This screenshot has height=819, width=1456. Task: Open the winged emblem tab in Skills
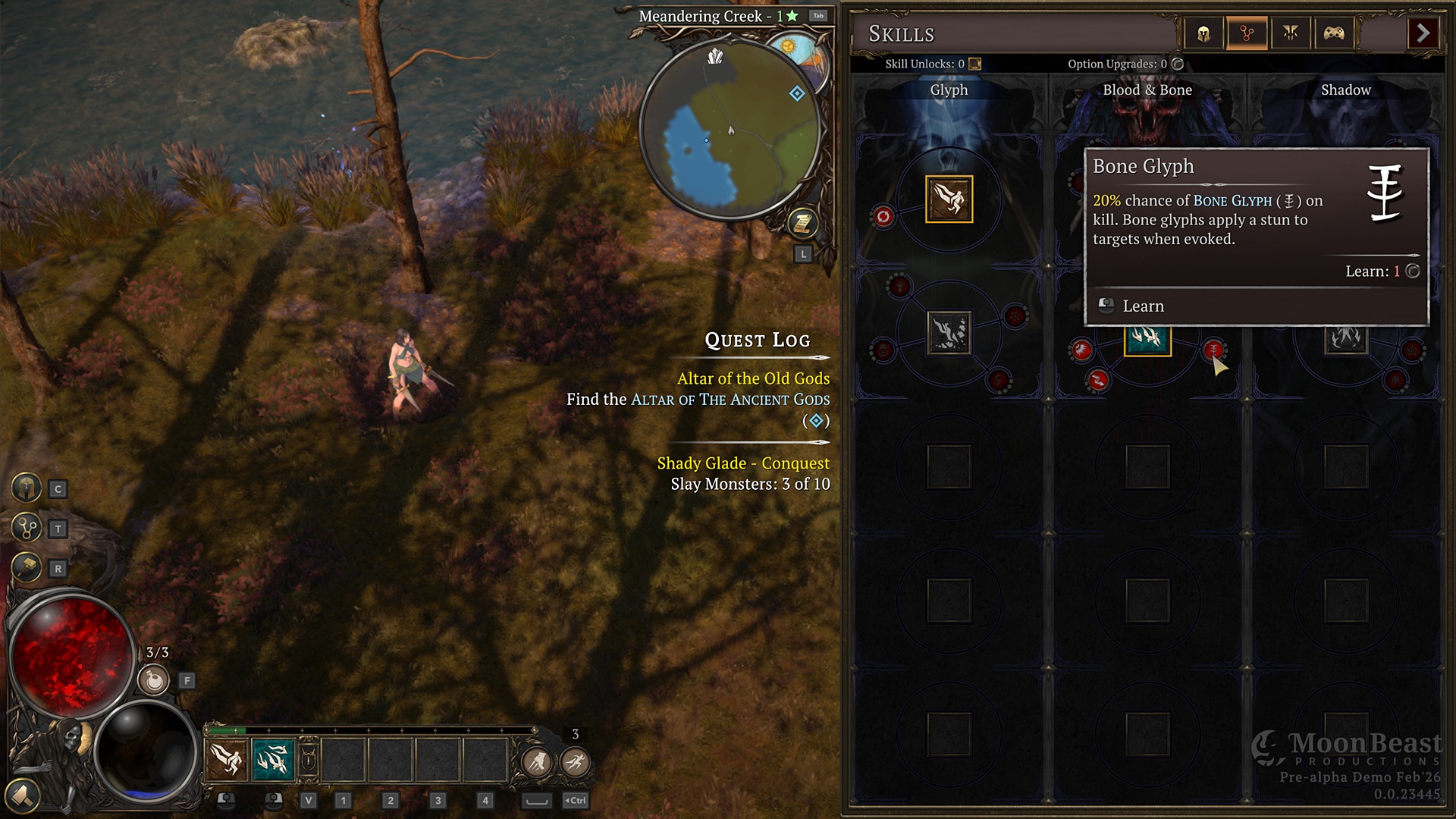[x=1291, y=33]
